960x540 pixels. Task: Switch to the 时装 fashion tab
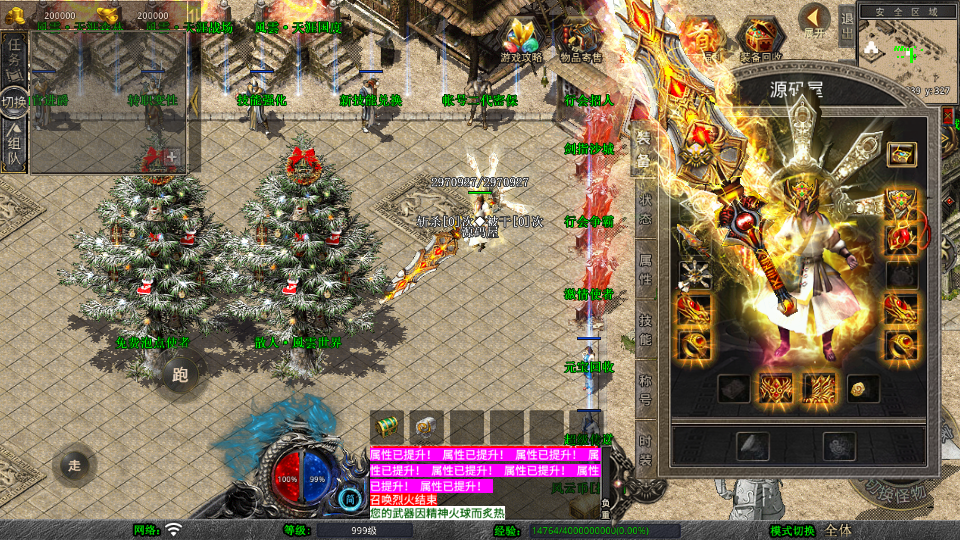(x=646, y=452)
